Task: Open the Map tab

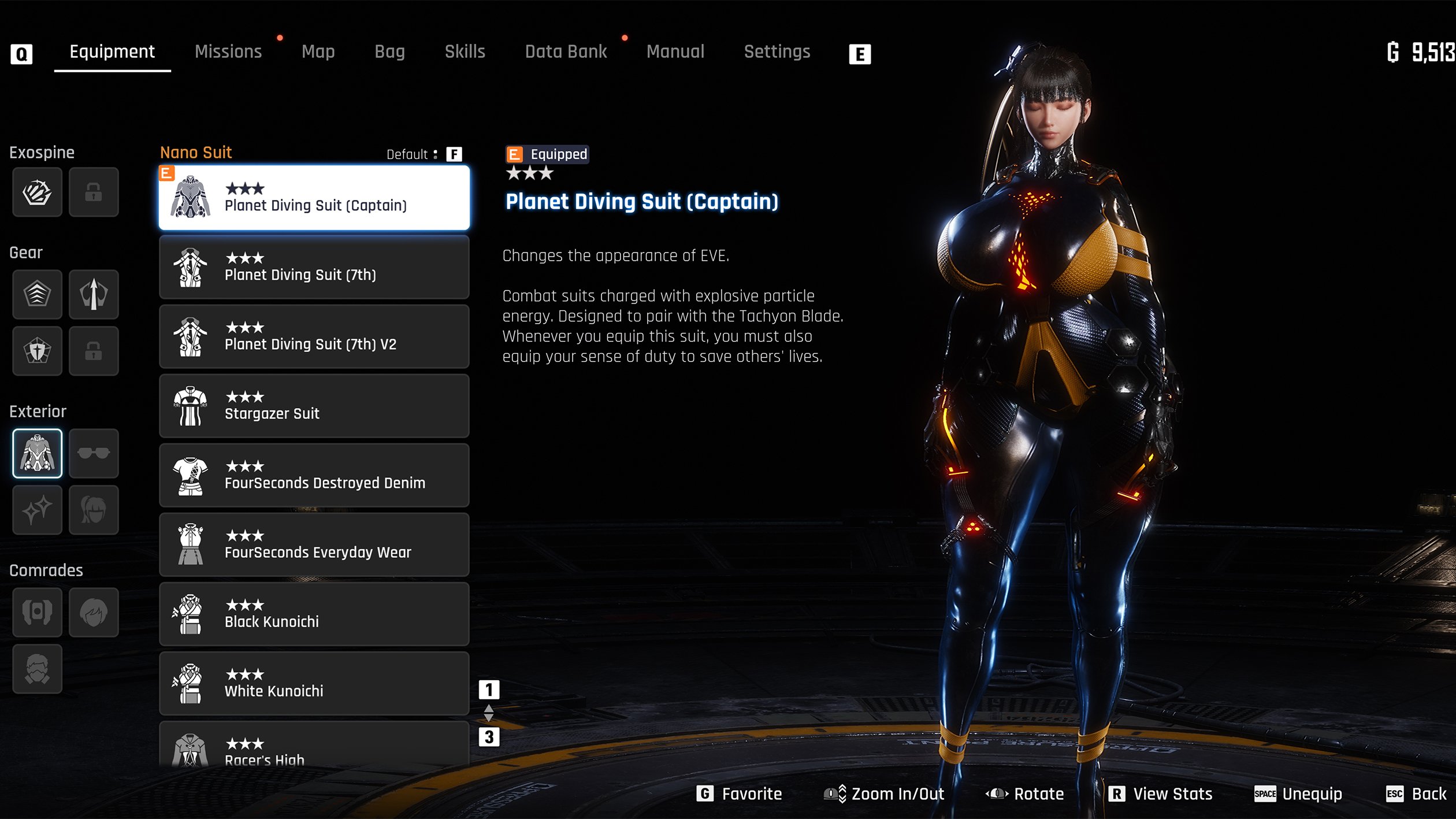Action: tap(318, 52)
